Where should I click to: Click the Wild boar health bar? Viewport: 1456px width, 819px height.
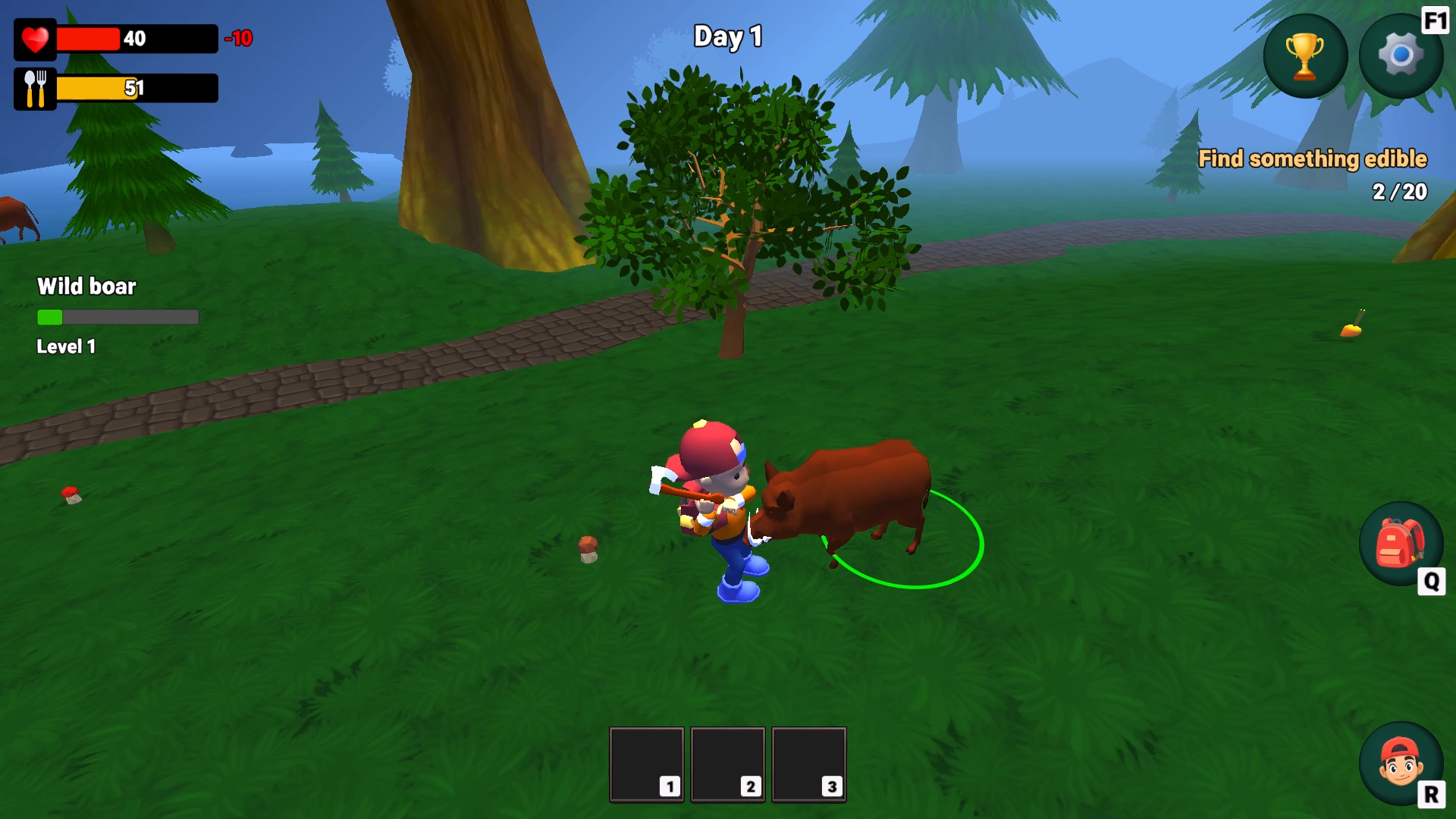[118, 317]
